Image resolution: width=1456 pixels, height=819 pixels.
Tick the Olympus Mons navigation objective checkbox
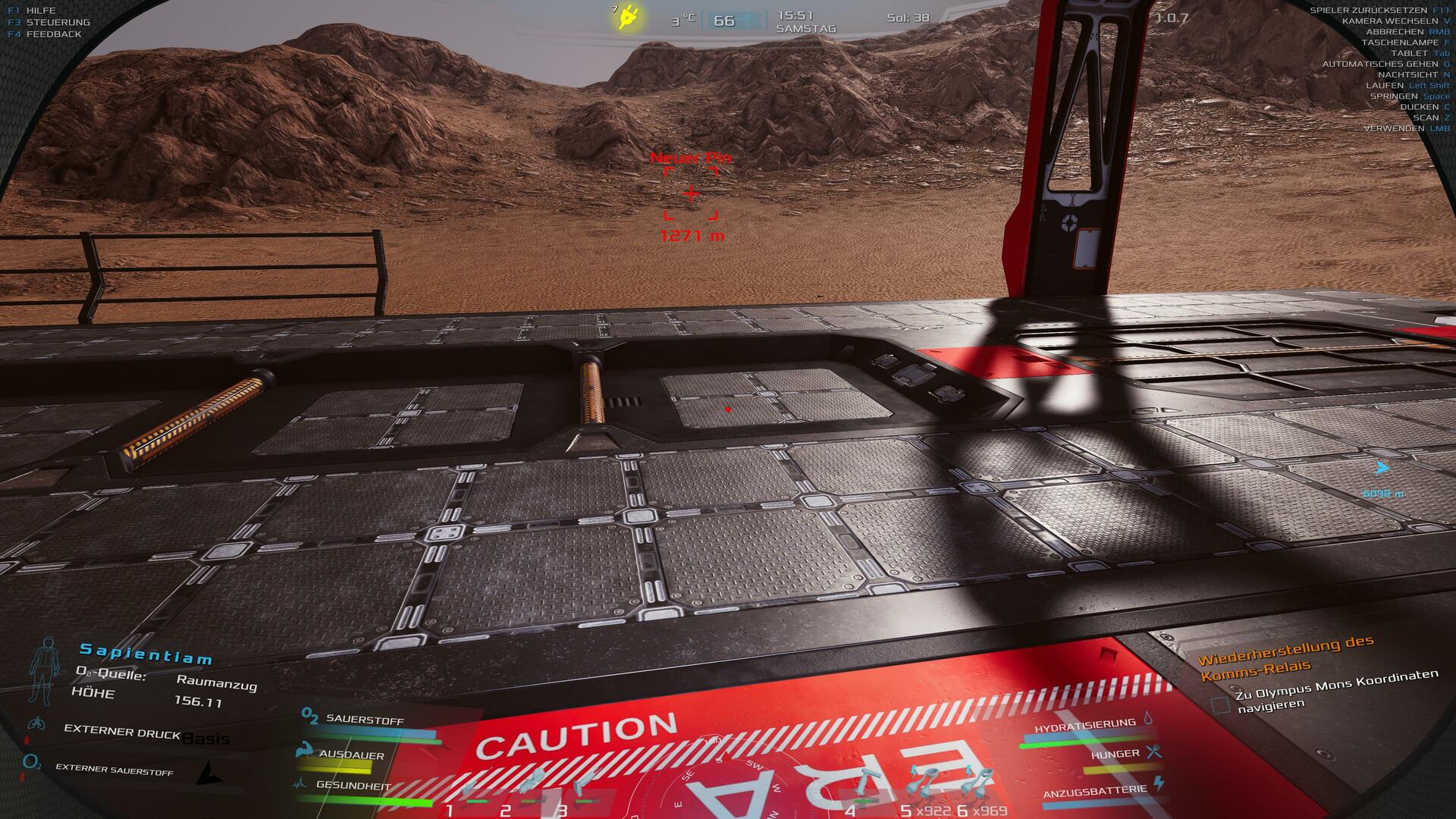(x=1220, y=705)
